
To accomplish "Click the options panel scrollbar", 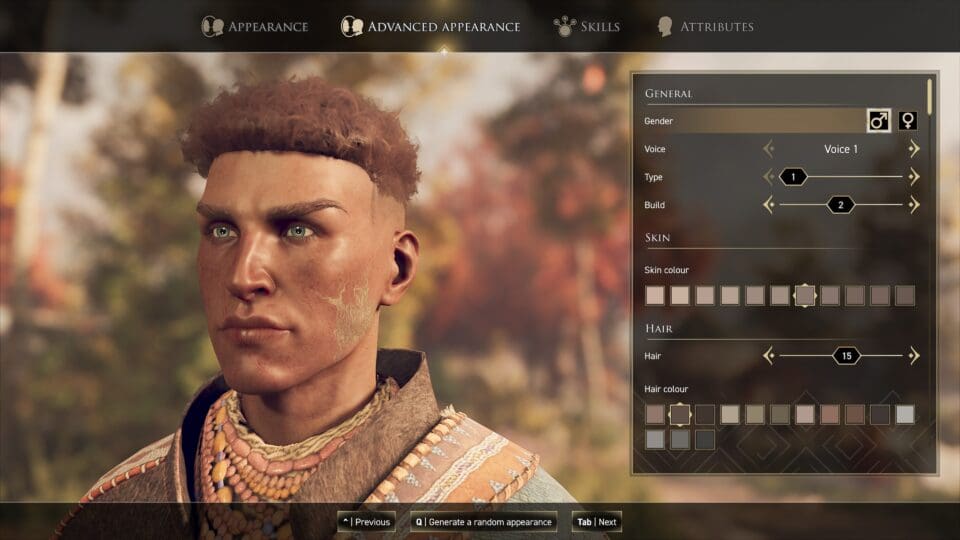I will click(930, 95).
